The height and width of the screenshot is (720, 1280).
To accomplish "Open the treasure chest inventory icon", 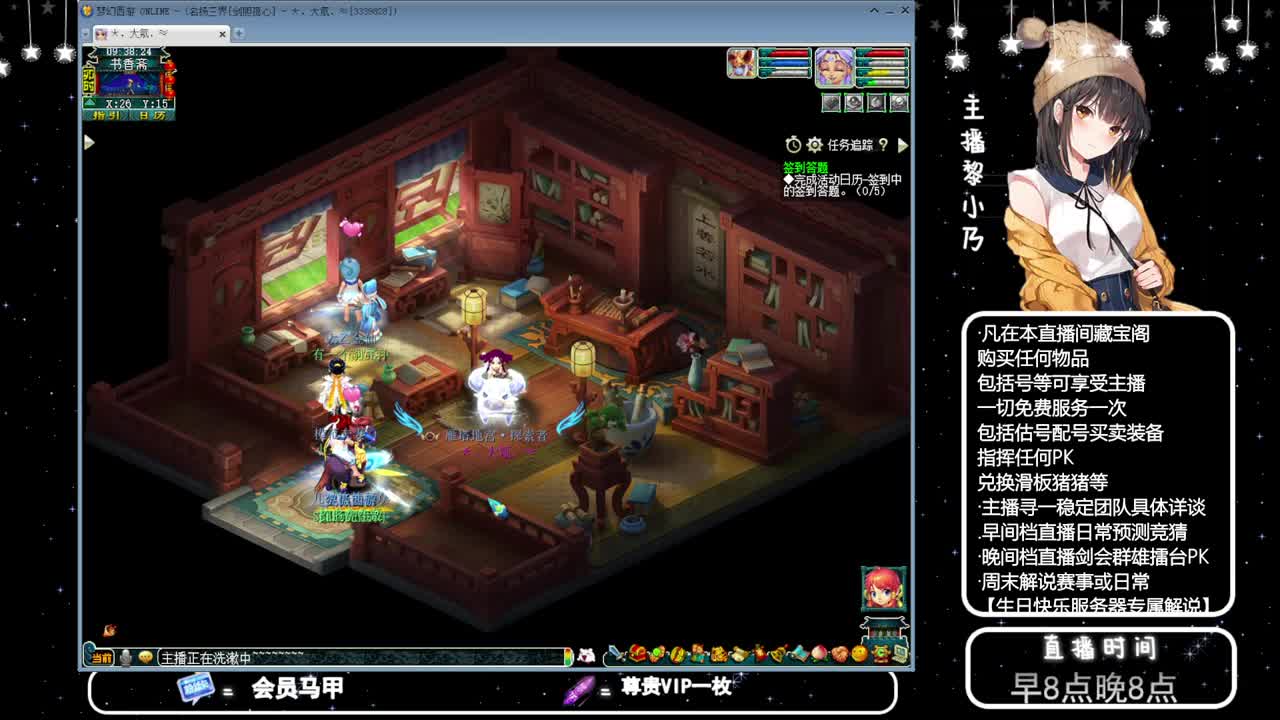I will click(638, 653).
